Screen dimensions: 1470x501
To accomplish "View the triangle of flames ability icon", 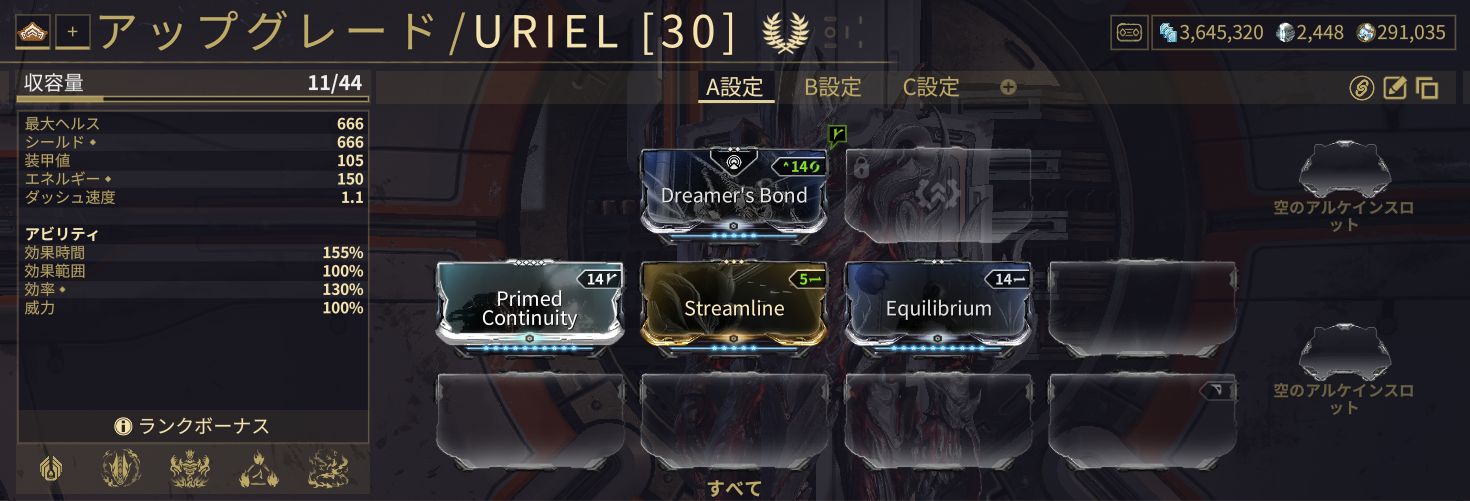I will click(x=257, y=469).
